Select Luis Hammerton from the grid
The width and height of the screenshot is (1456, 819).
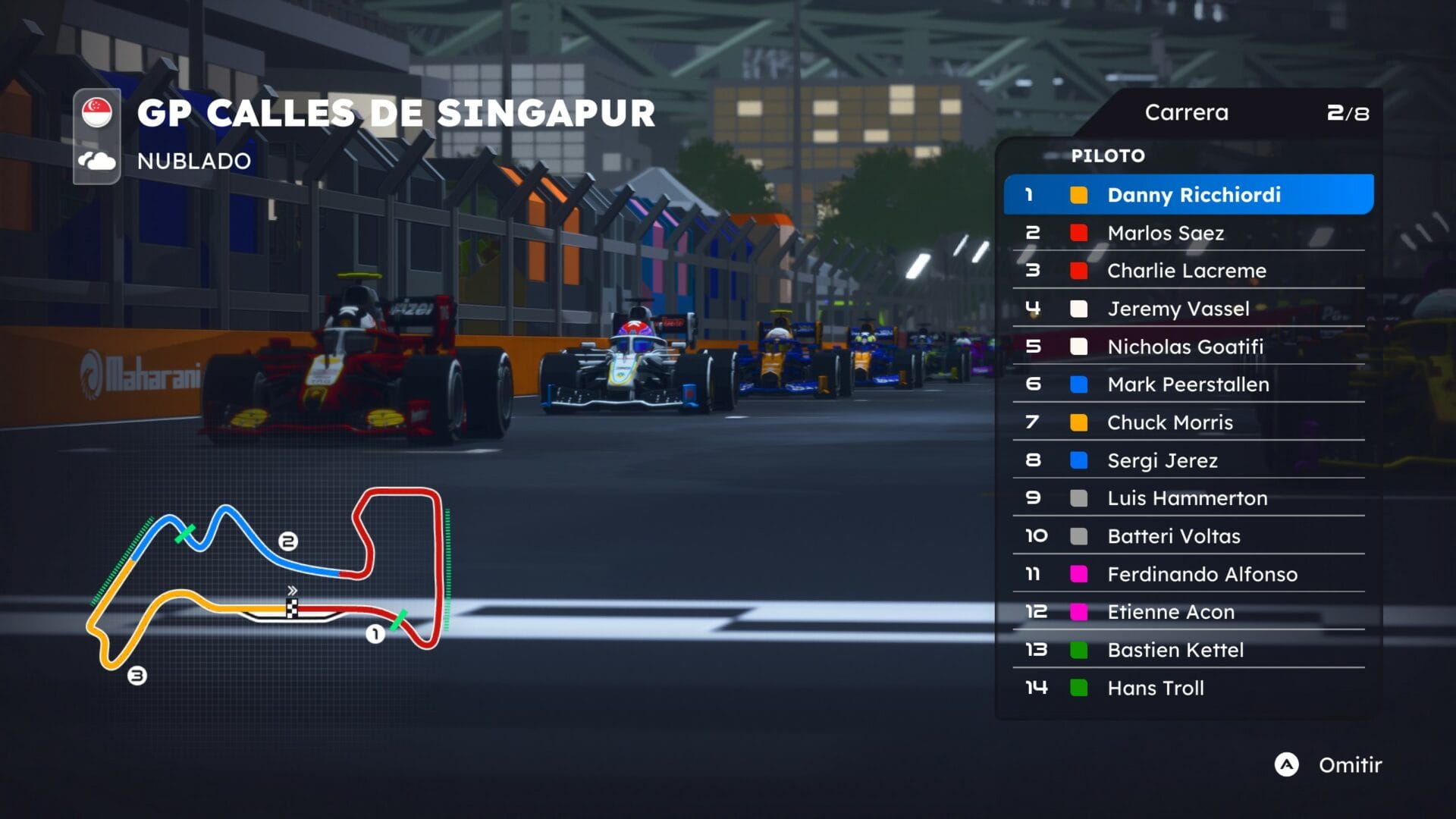1188,498
